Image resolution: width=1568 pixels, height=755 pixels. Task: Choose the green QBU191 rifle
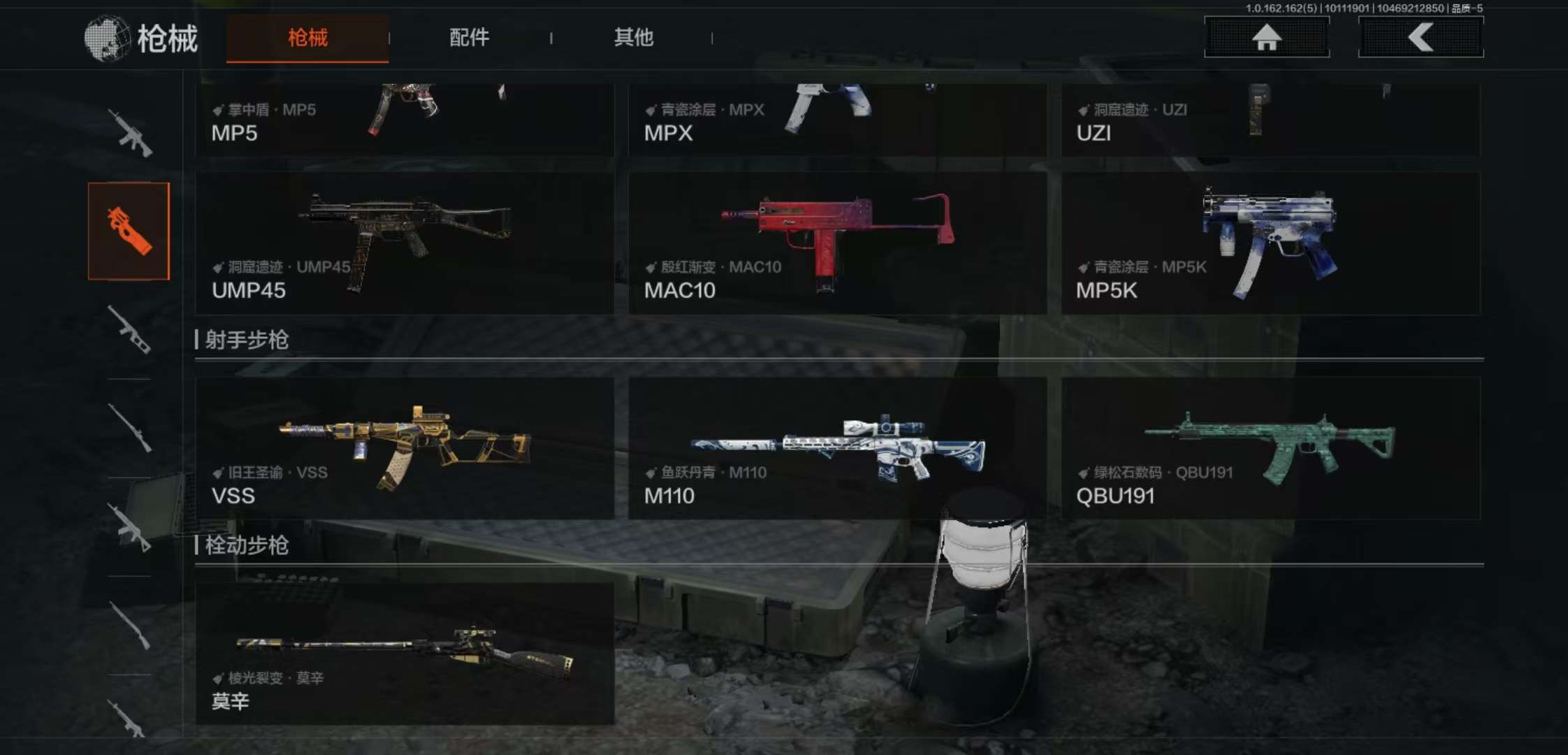tap(1270, 449)
